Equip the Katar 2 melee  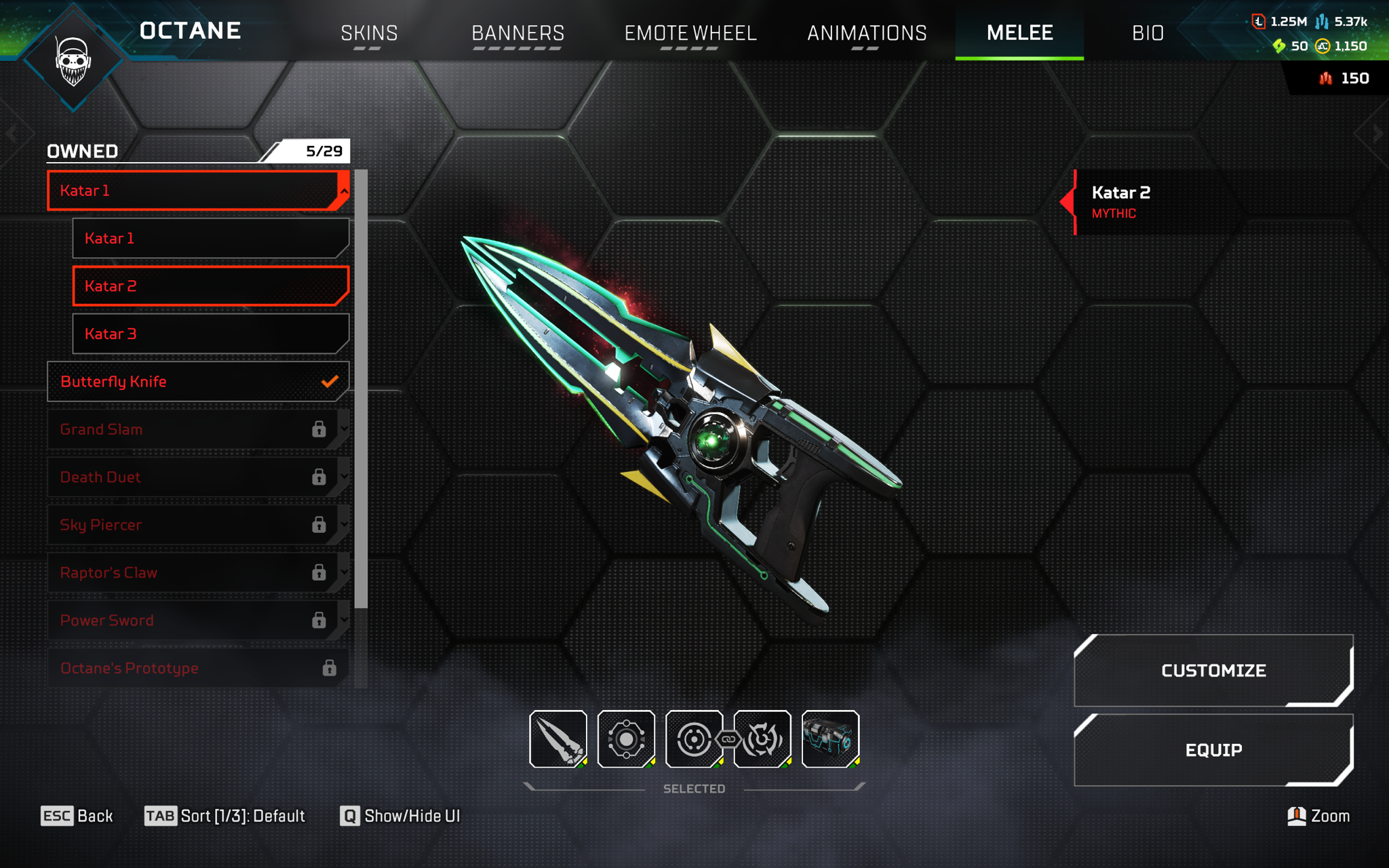point(1213,750)
